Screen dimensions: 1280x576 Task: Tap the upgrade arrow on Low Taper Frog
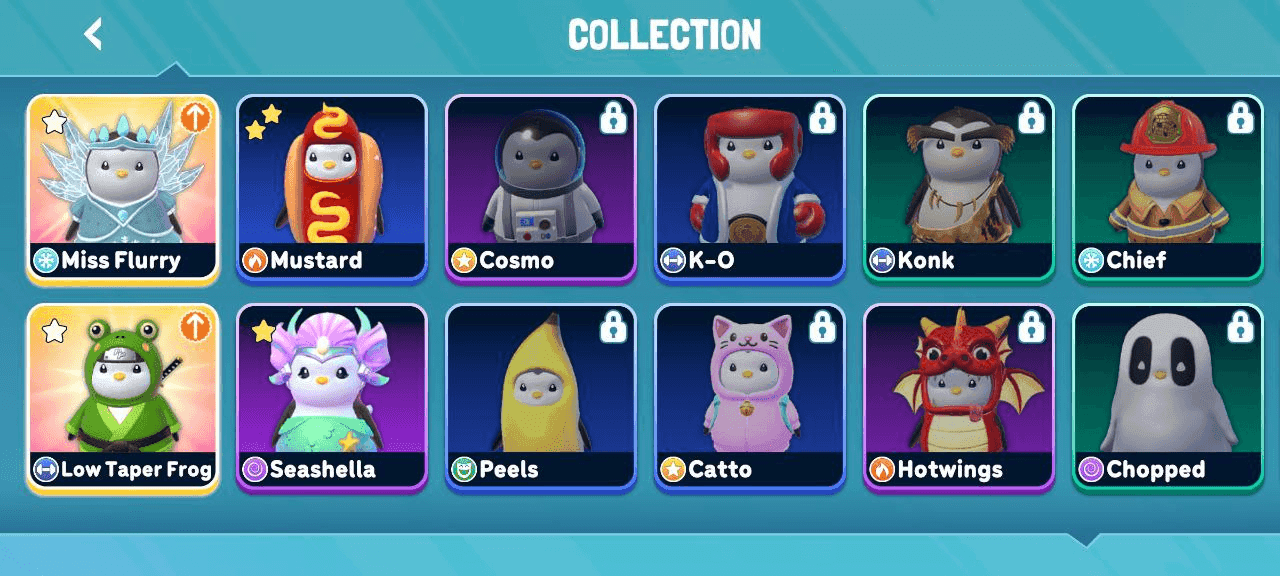[195, 327]
